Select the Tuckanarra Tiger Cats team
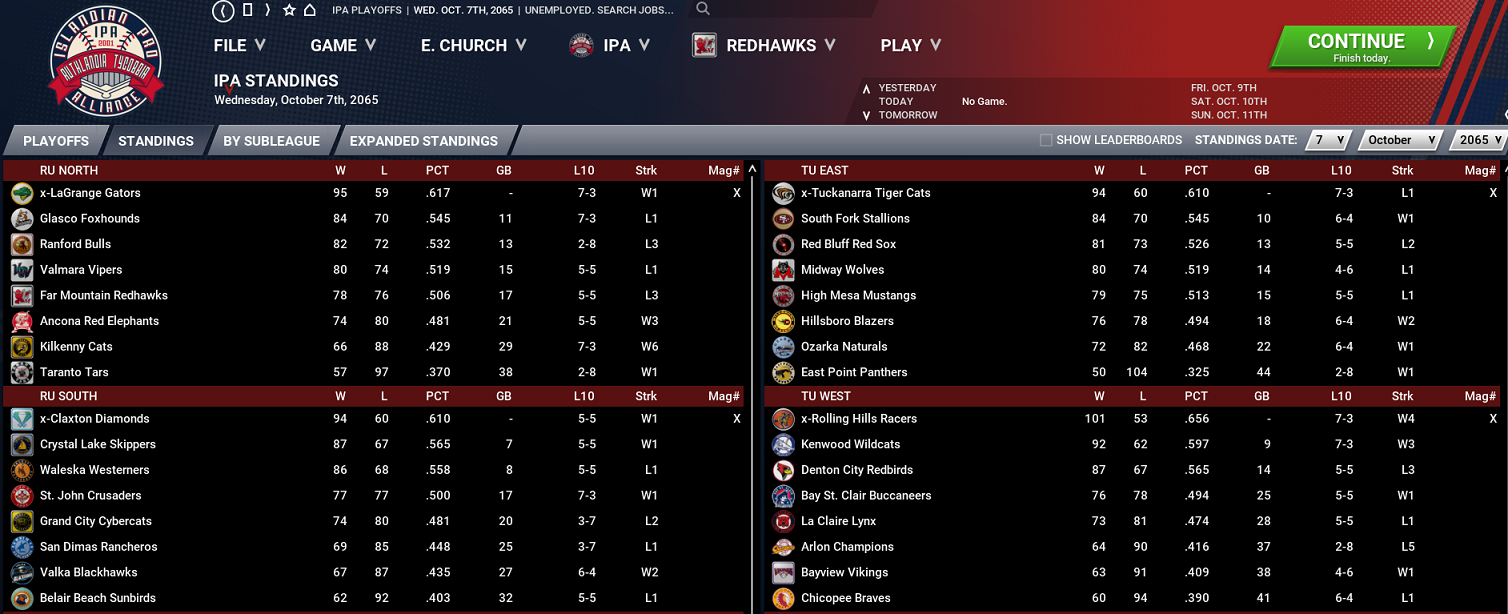 tap(865, 193)
